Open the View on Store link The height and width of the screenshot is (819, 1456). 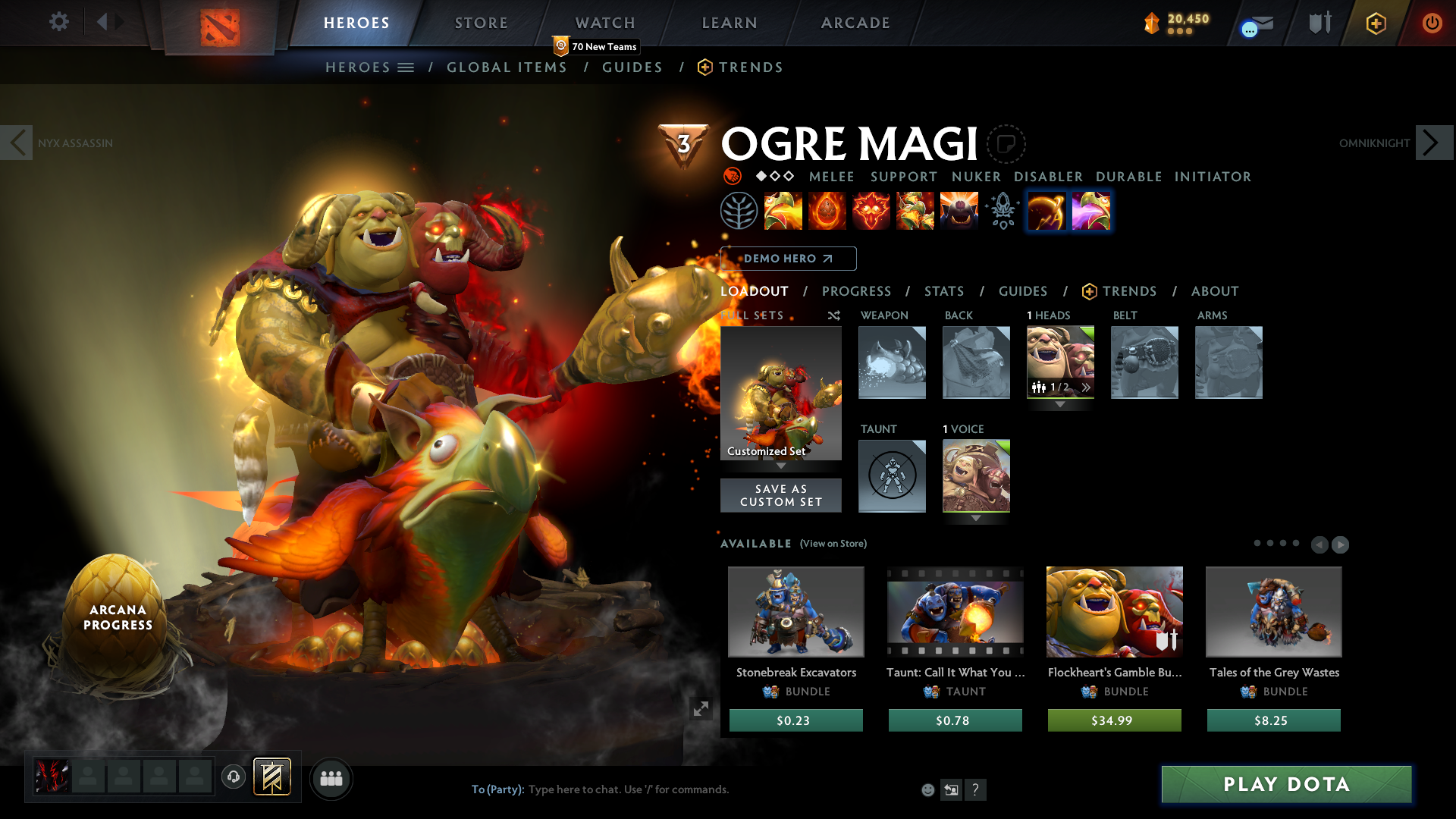(x=833, y=544)
